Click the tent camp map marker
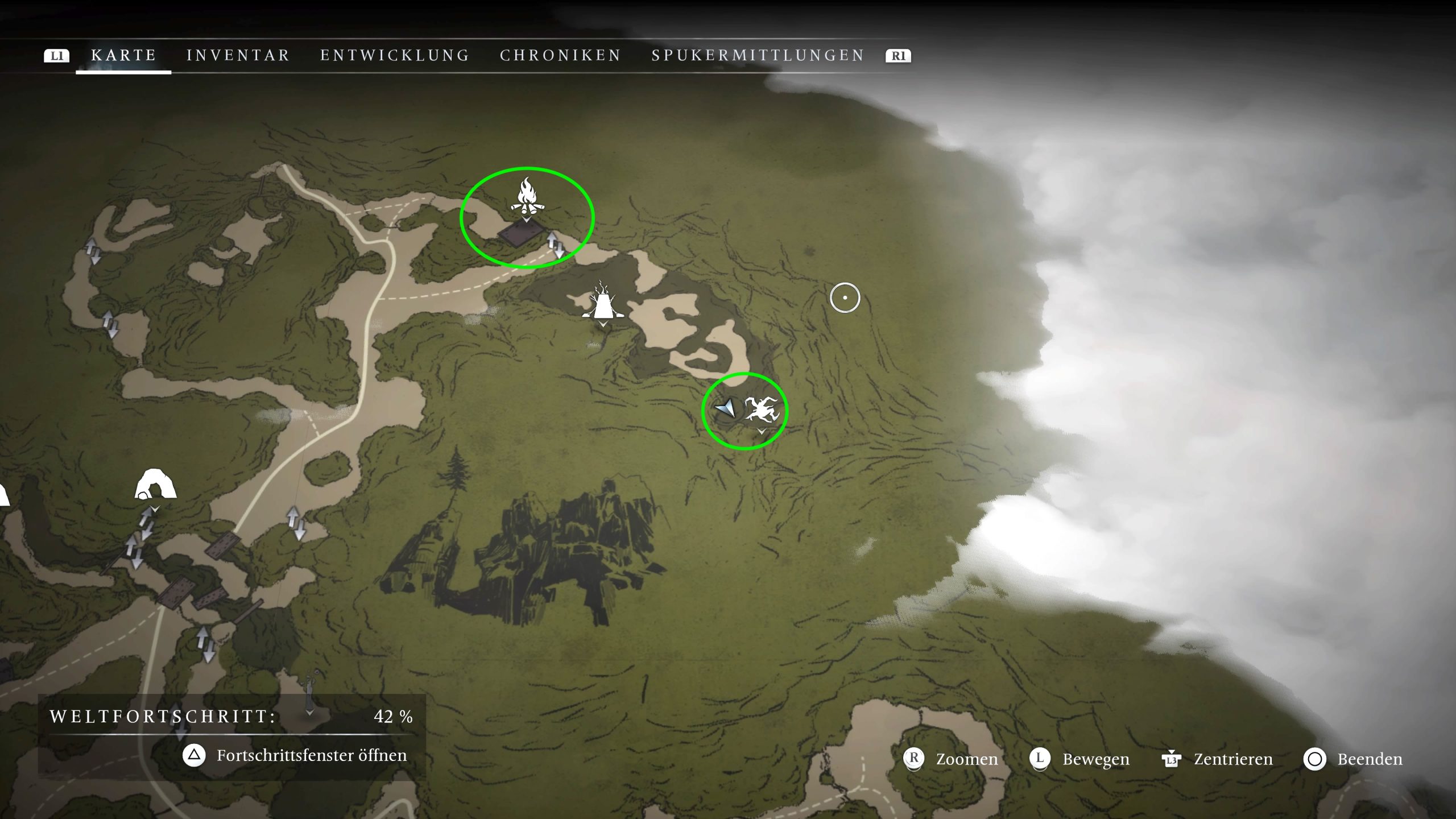This screenshot has width=1456, height=819. (x=602, y=302)
